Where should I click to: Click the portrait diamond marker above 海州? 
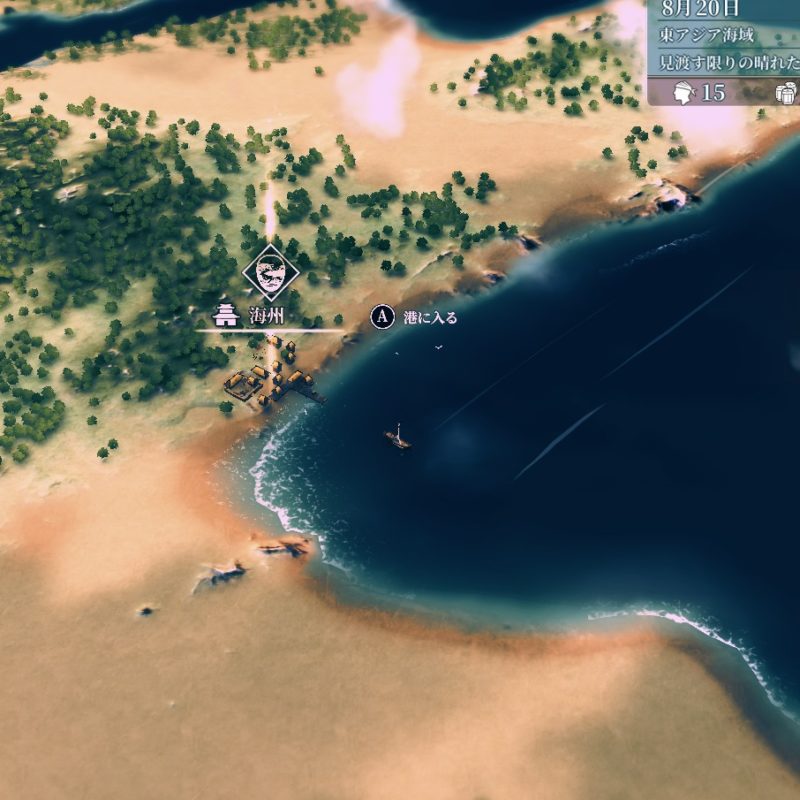269,270
